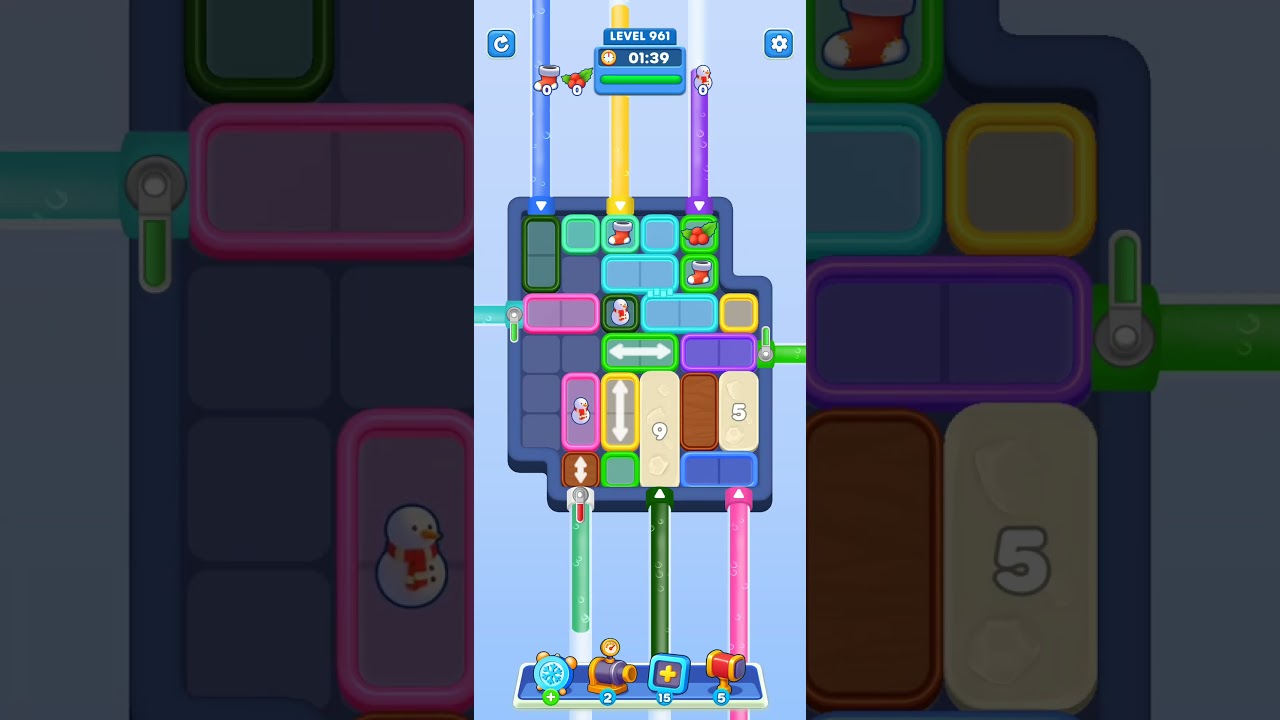The width and height of the screenshot is (1280, 720).
Task: Tap the blue pipe arrow at the top
Action: coord(541,205)
